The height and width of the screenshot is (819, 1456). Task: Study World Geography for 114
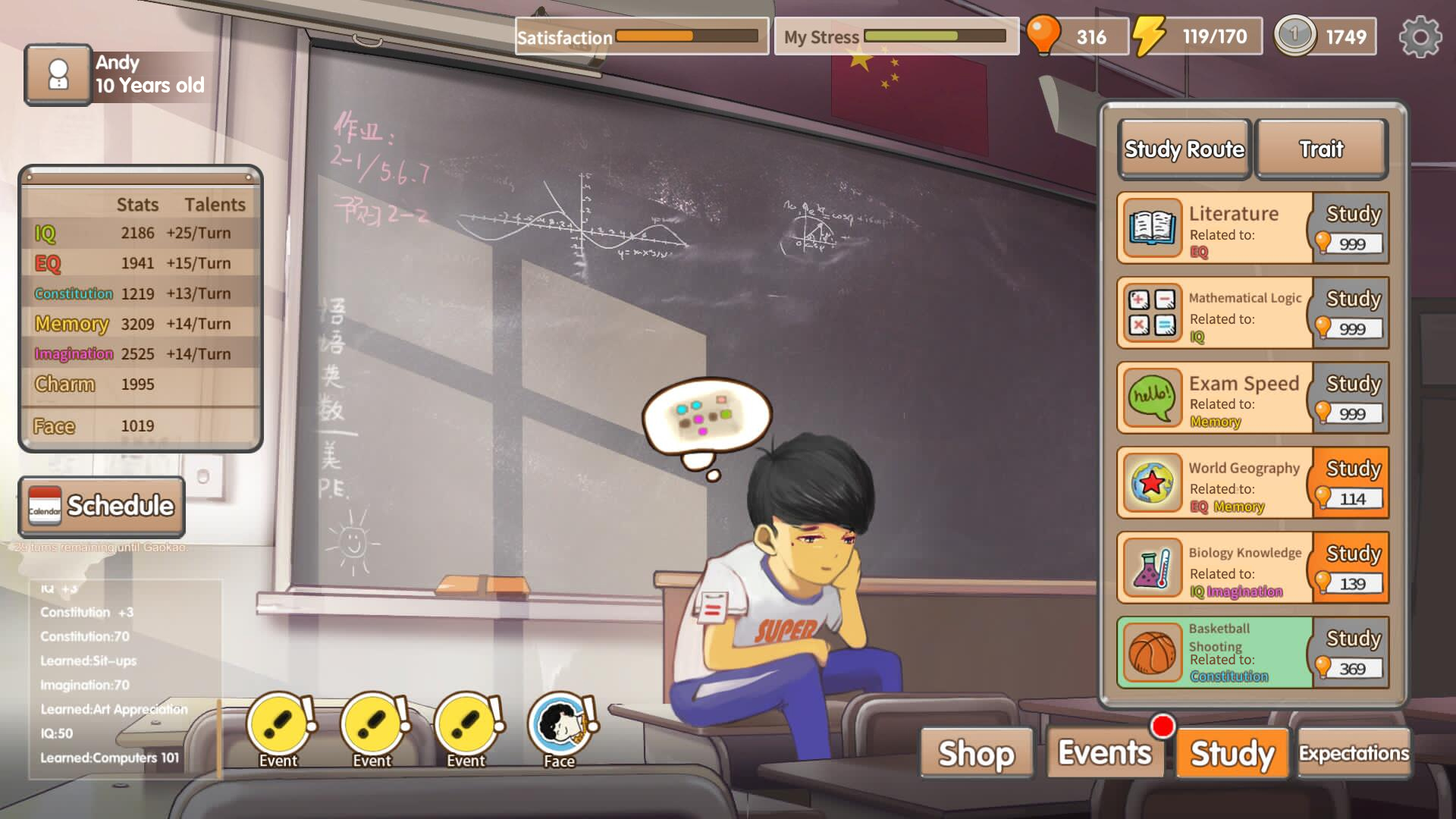coord(1351,483)
